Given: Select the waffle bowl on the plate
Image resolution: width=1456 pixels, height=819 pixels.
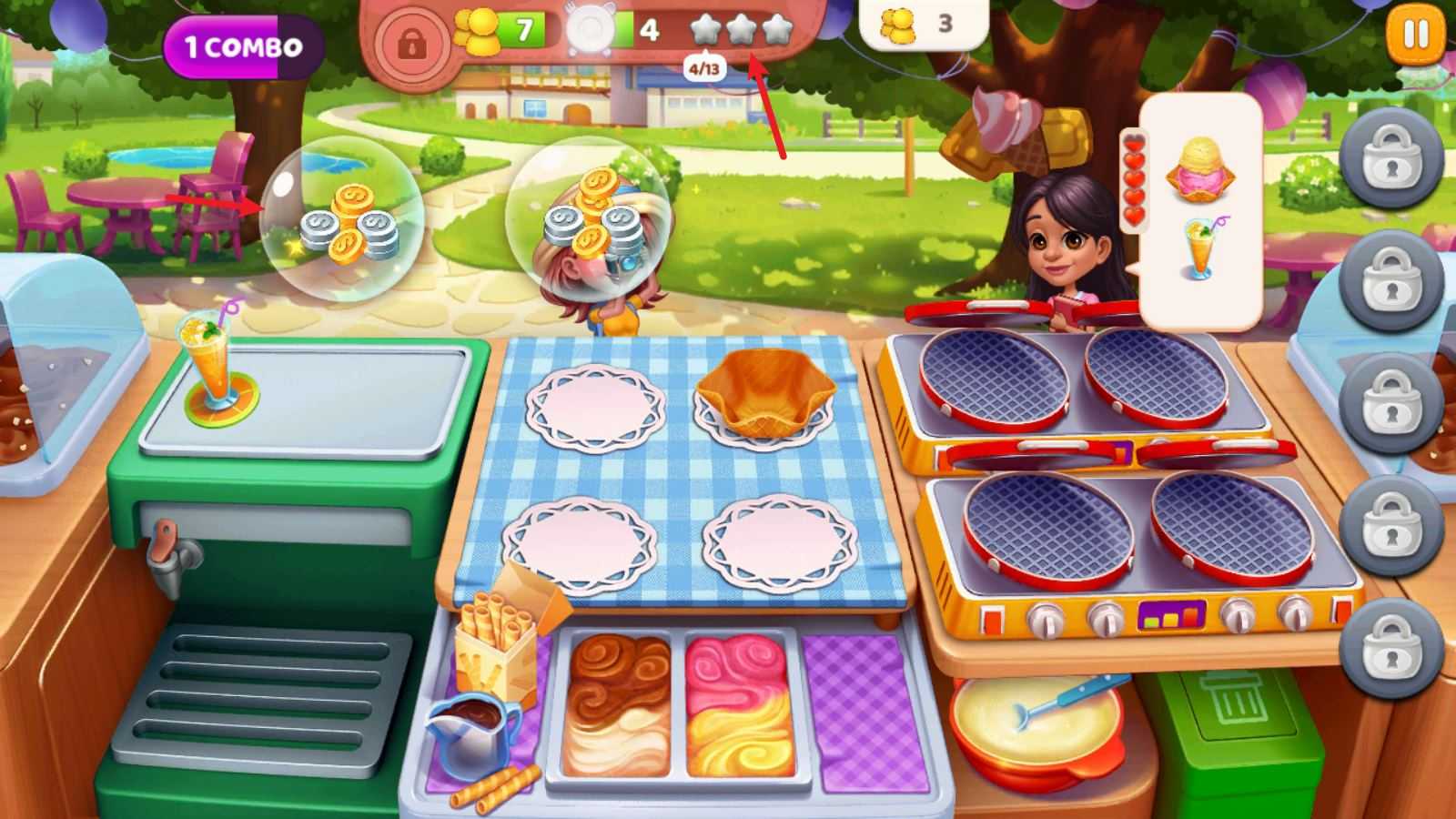Looking at the screenshot, I should pyautogui.click(x=764, y=391).
